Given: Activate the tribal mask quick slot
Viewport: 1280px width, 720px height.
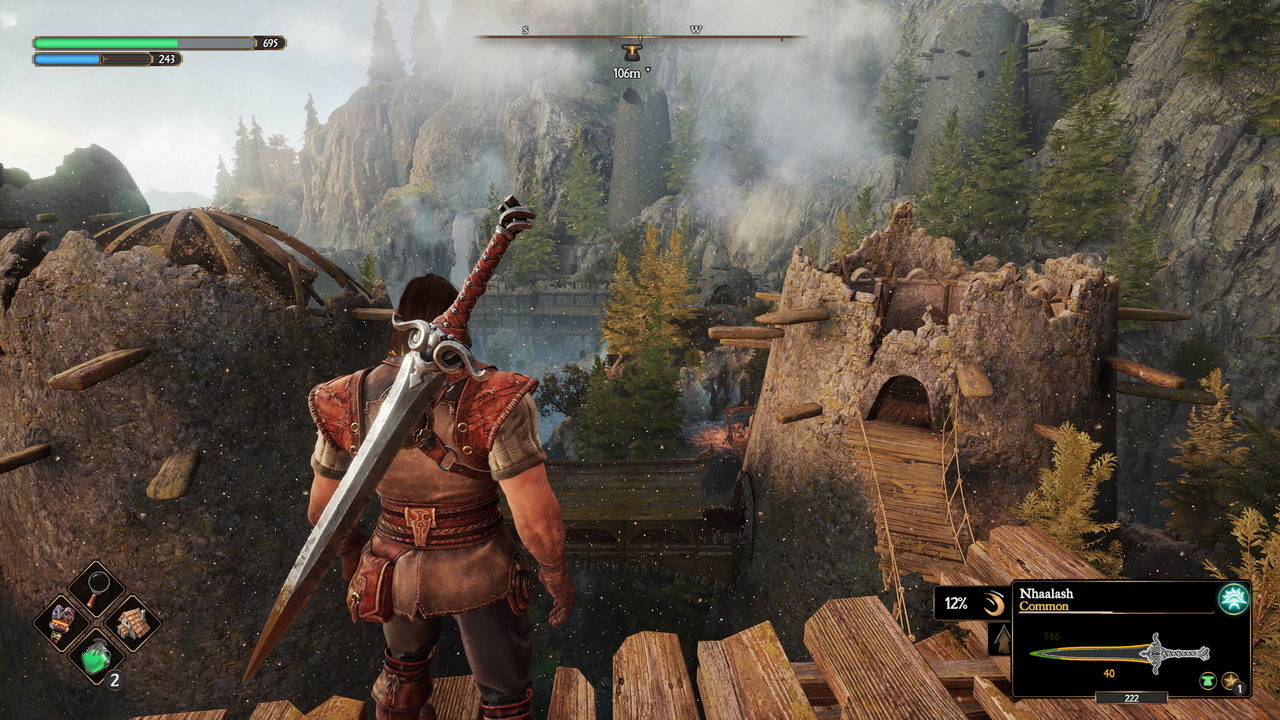Looking at the screenshot, I should click(x=61, y=623).
